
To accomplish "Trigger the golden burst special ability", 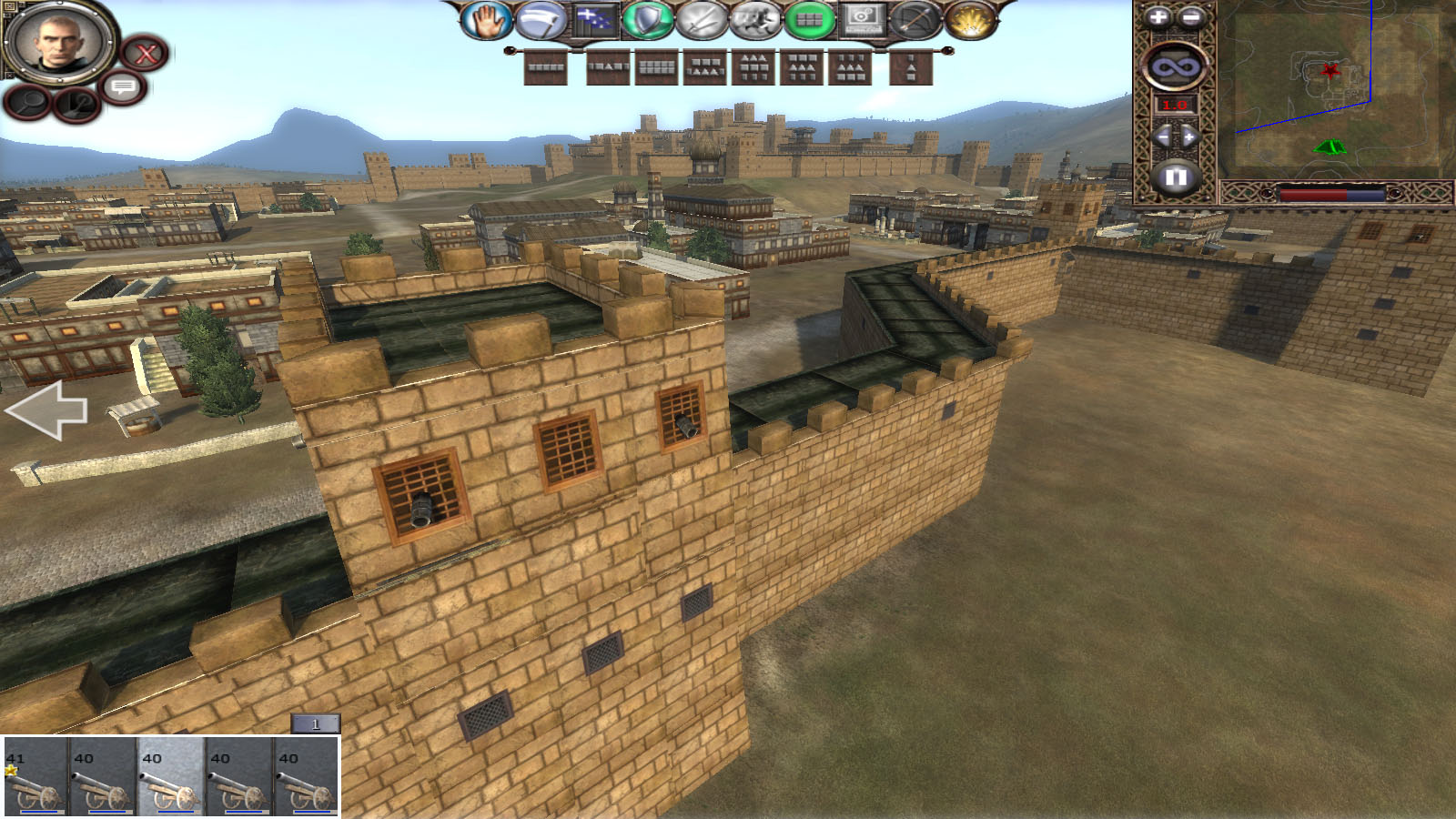I will [x=970, y=21].
